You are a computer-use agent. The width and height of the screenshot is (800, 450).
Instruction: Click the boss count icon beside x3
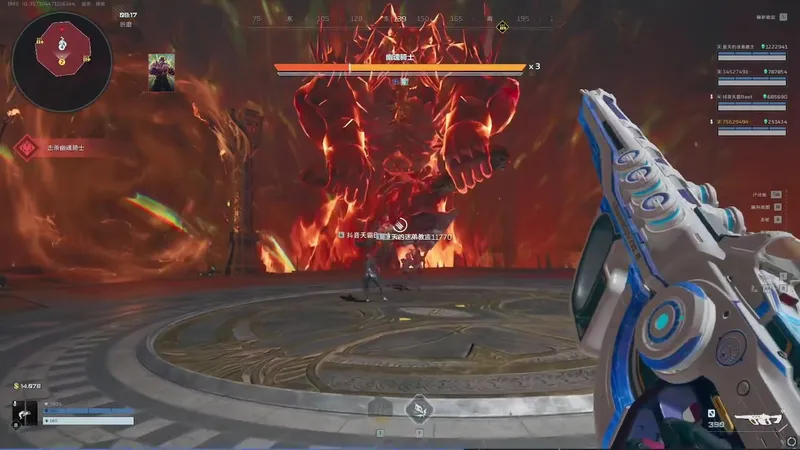point(535,67)
